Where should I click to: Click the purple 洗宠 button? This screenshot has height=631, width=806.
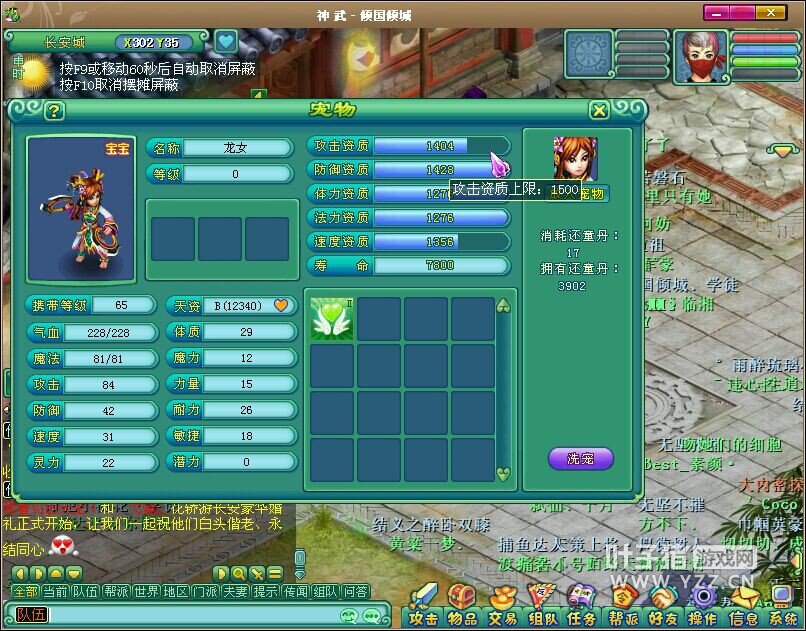click(x=580, y=459)
